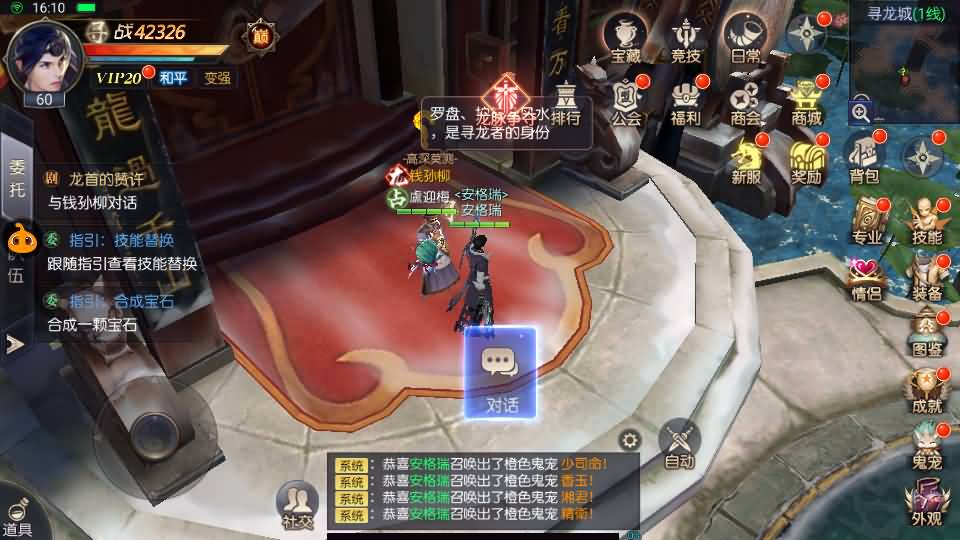This screenshot has height=540, width=960.
Task: Tap the 对话 talk button
Action: tap(500, 373)
